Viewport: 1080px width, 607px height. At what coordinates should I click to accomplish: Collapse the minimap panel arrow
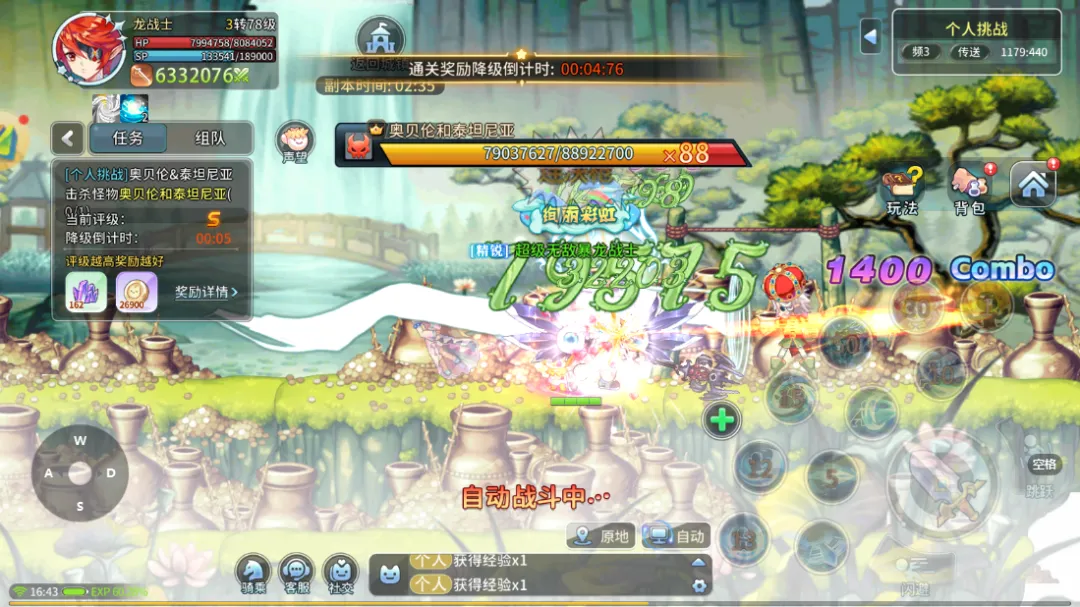point(870,37)
